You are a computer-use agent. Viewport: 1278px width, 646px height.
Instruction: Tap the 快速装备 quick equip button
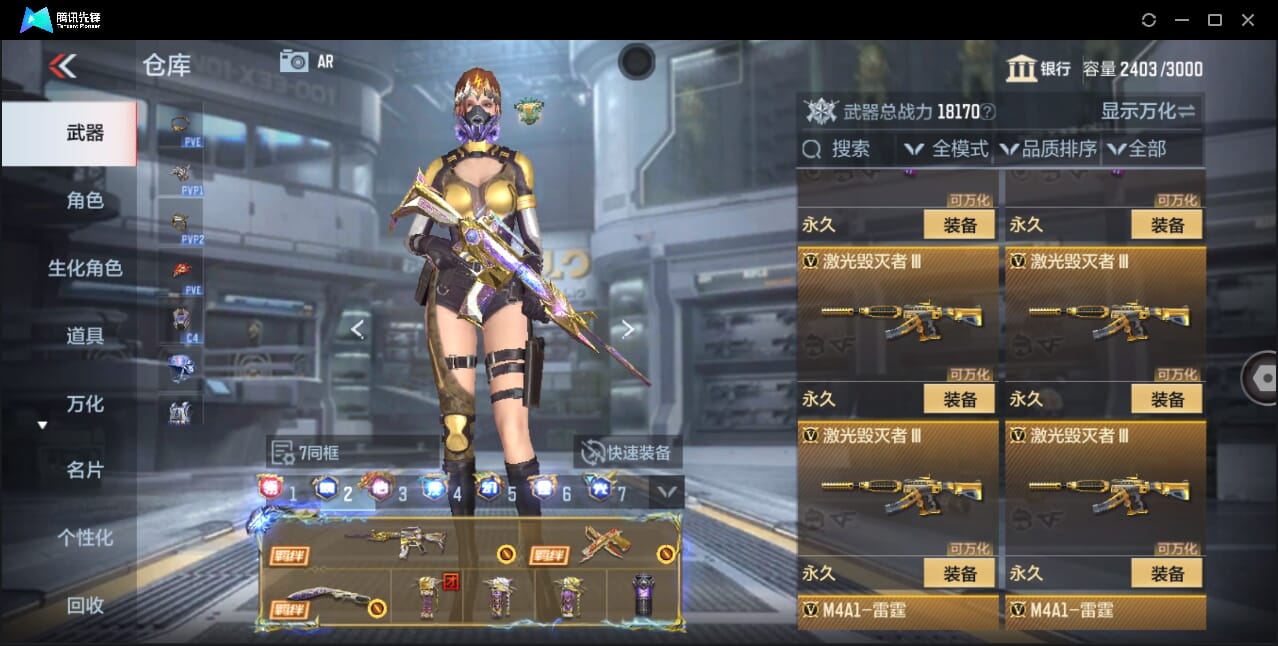(629, 453)
